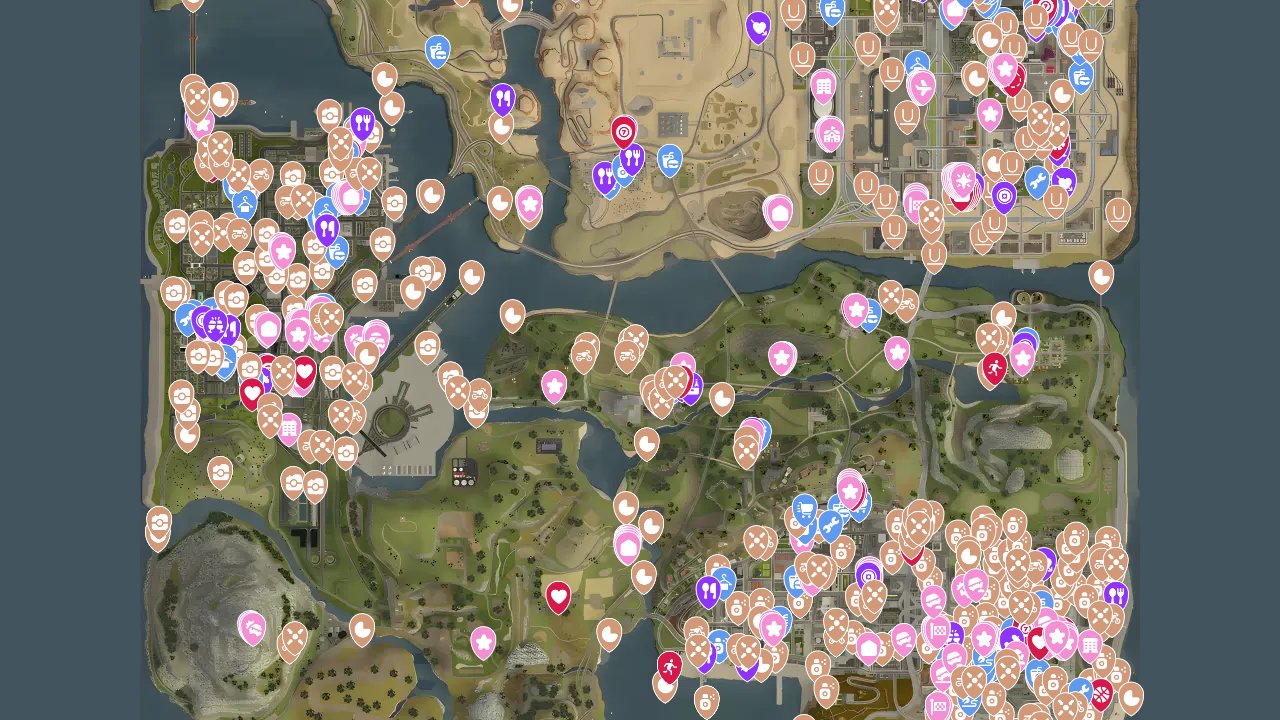The height and width of the screenshot is (720, 1280).
Task: Select the purple cocktail-glasses bar marker
Action: click(215, 326)
